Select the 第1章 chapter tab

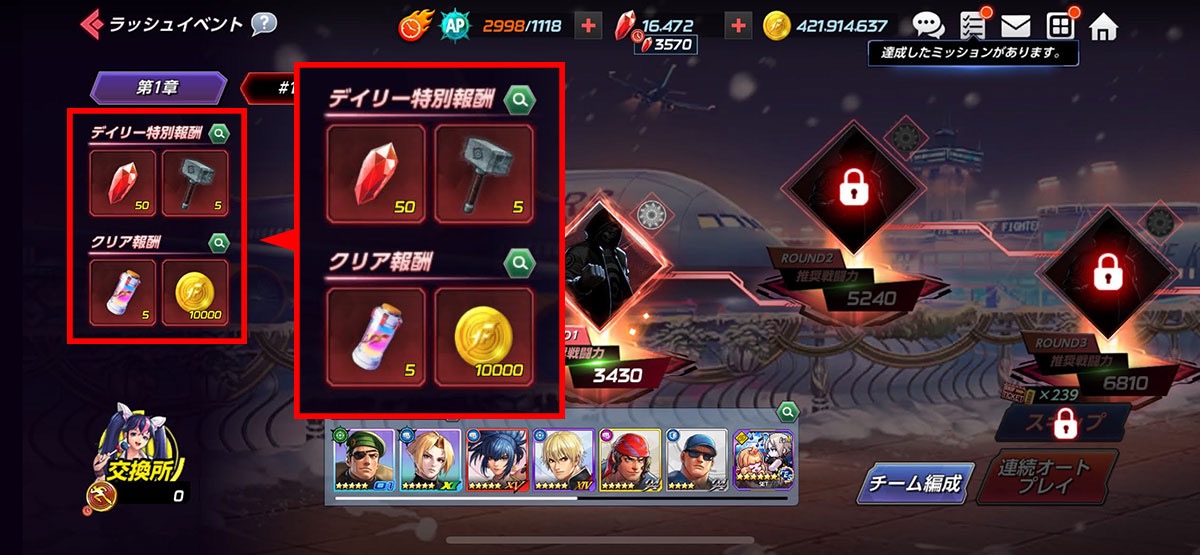click(x=155, y=87)
